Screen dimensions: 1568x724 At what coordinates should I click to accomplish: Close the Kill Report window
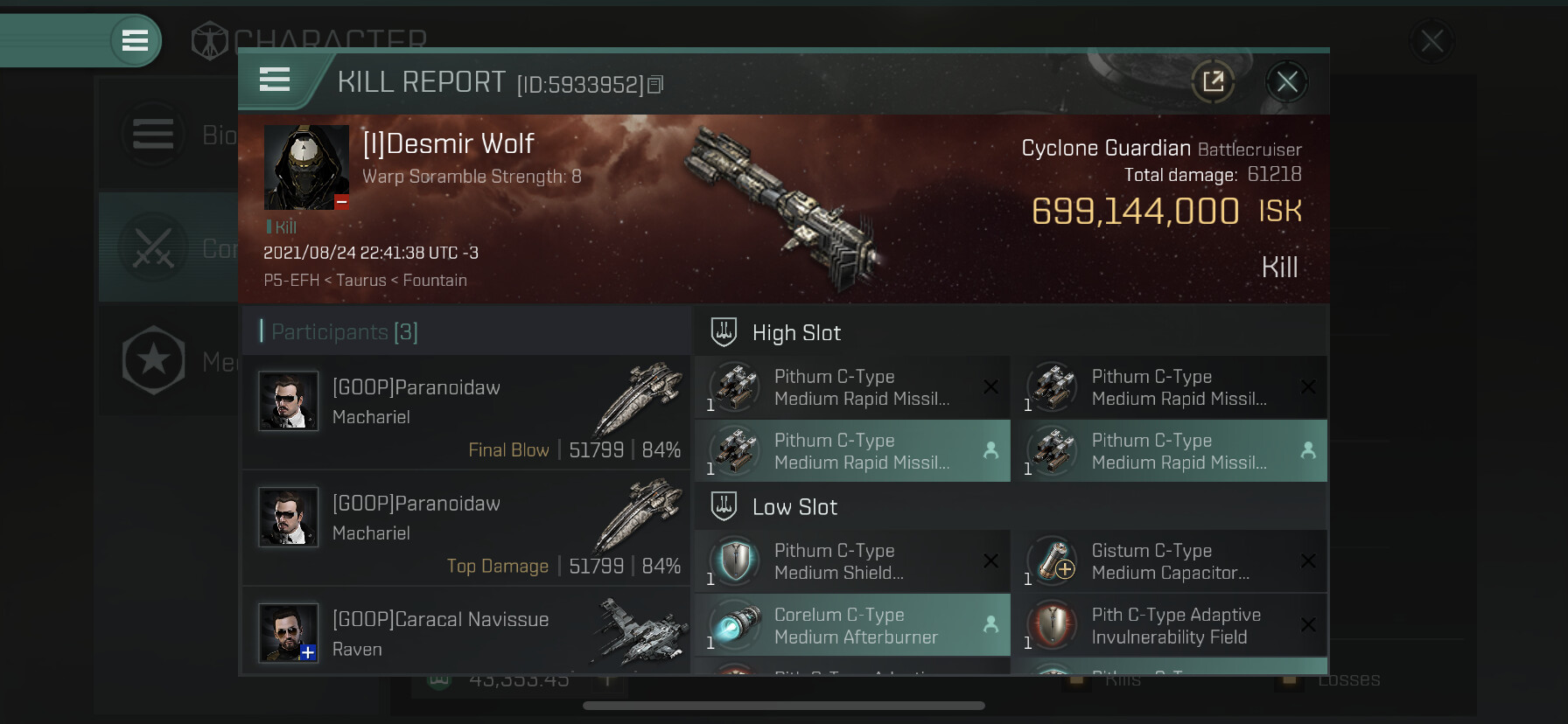[1286, 82]
